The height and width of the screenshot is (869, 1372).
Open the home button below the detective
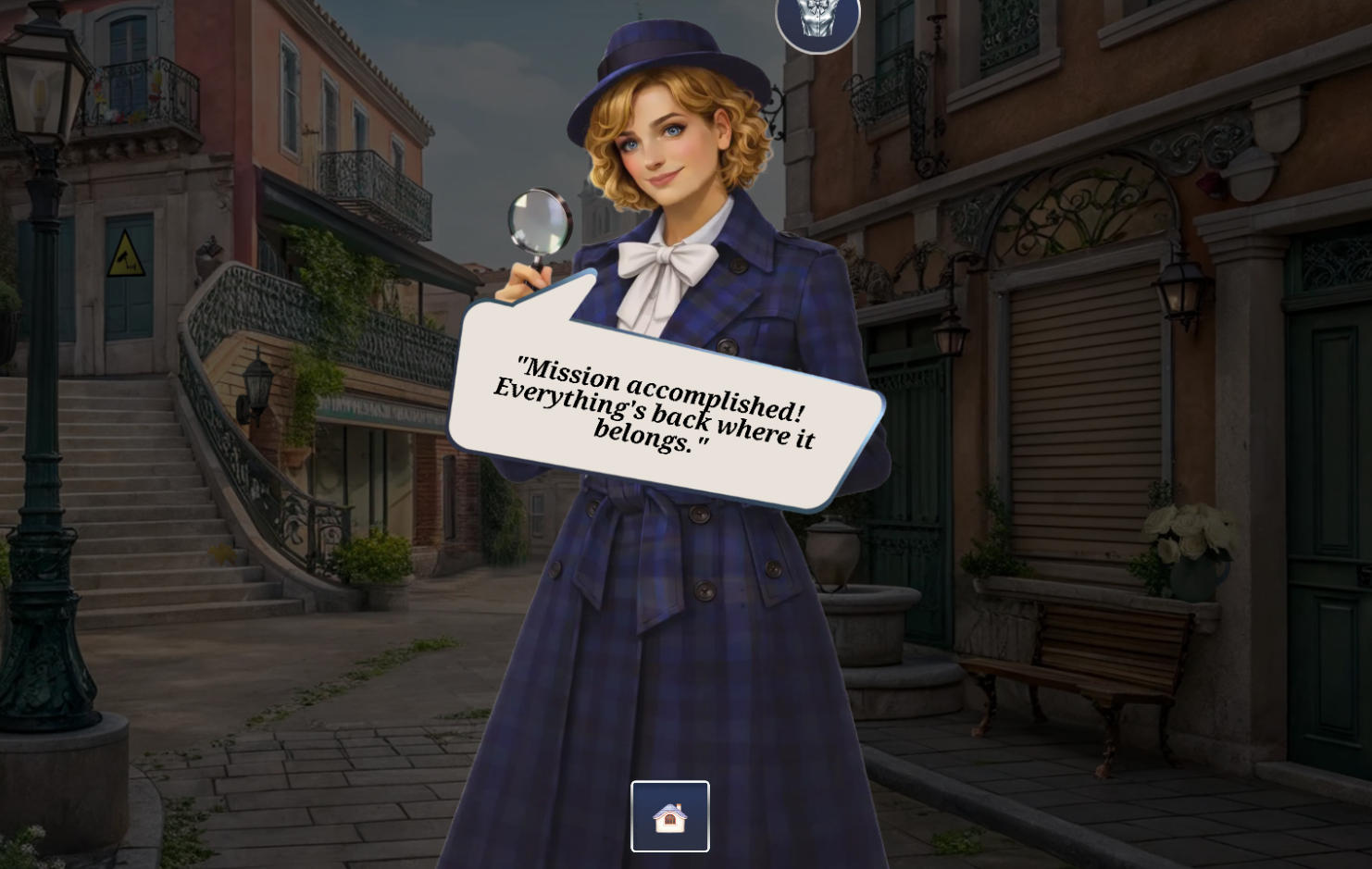669,815
